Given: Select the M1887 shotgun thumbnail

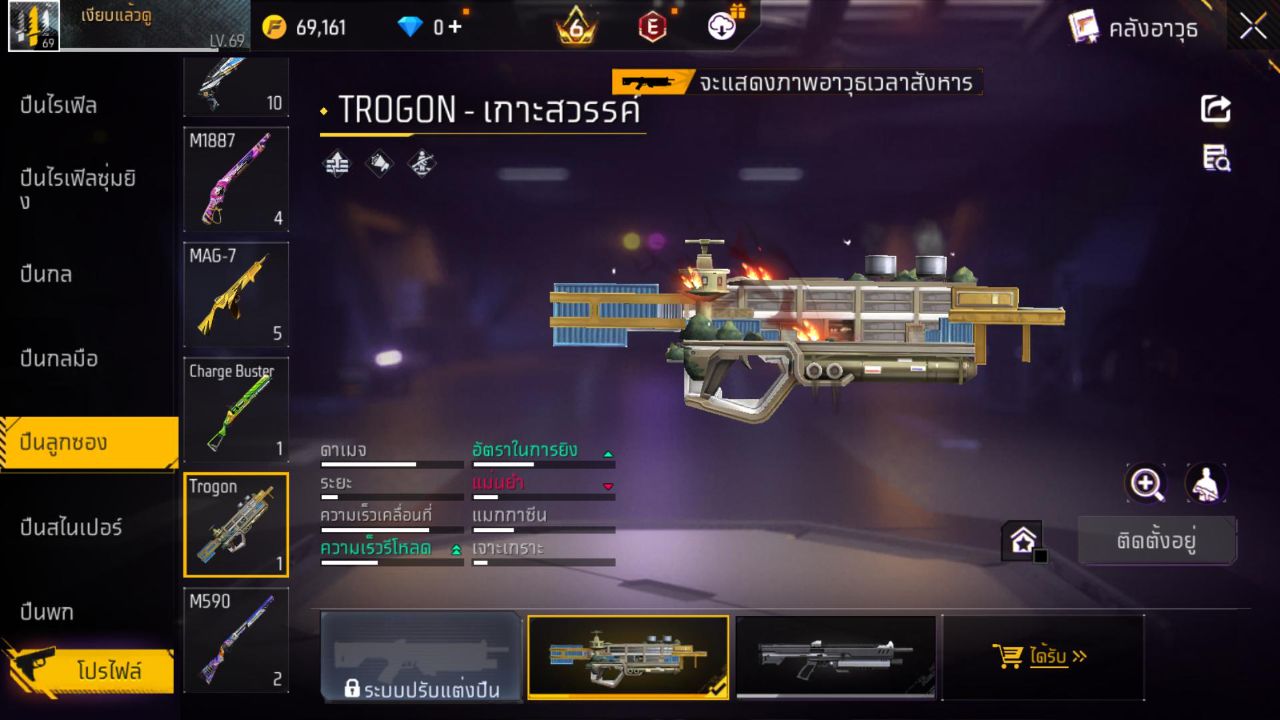Looking at the screenshot, I should [235, 180].
